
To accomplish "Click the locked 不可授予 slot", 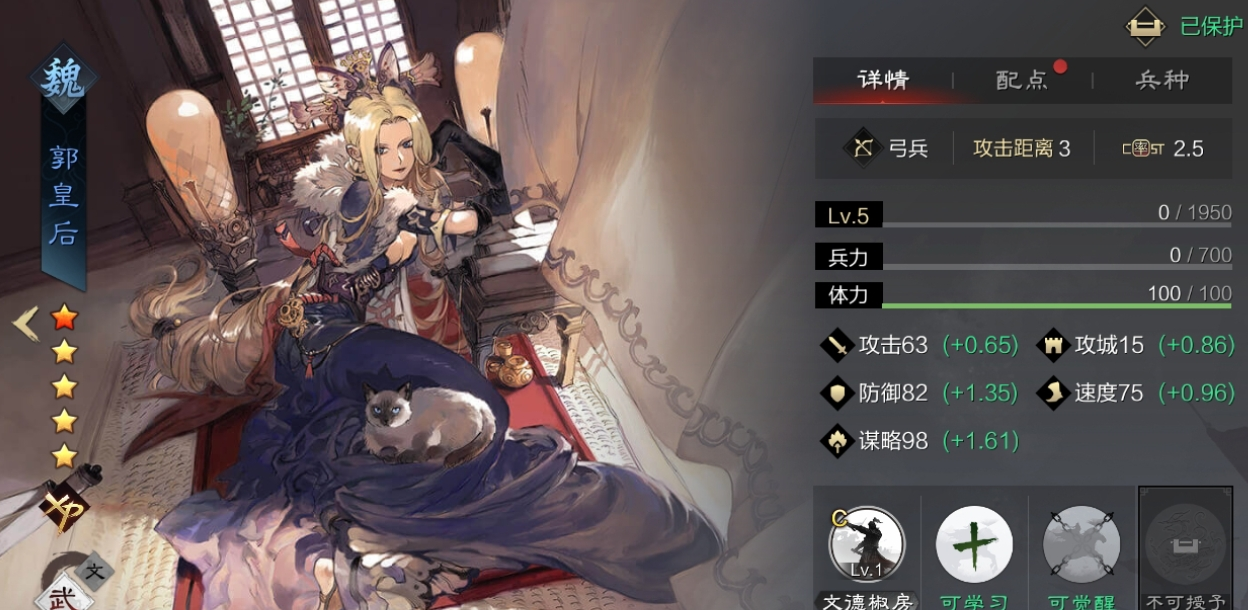I will point(1185,546).
